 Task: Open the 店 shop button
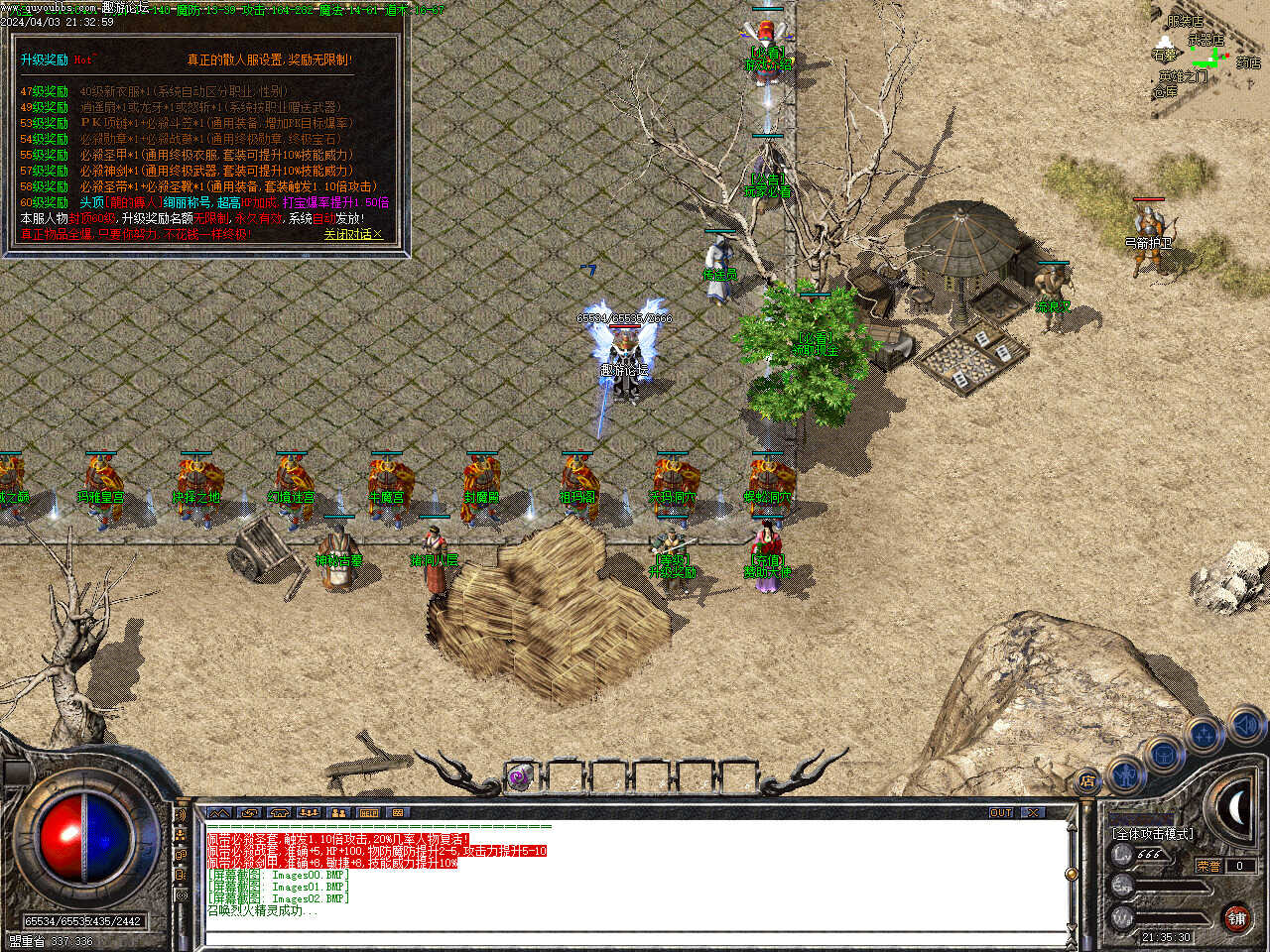click(1087, 781)
